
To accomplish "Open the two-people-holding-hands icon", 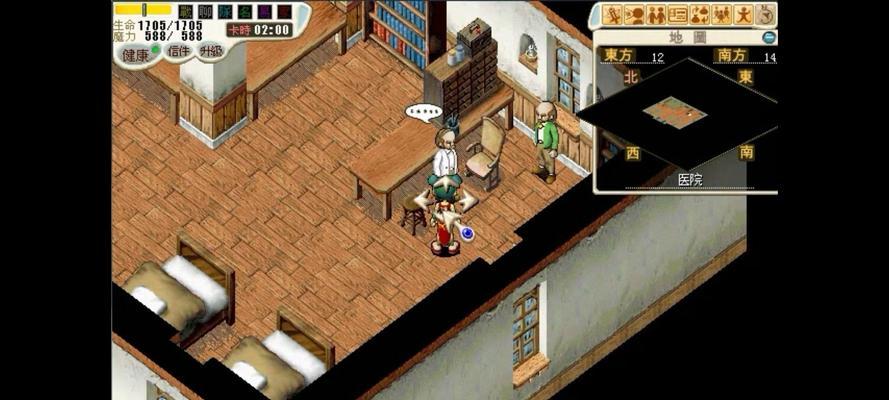I will coord(656,15).
